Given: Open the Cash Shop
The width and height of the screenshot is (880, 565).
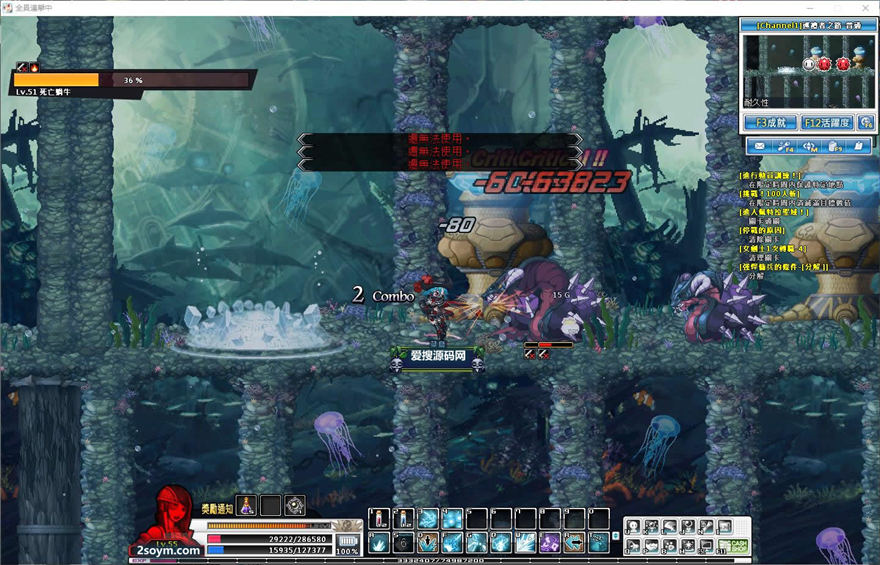Looking at the screenshot, I should coord(737,545).
